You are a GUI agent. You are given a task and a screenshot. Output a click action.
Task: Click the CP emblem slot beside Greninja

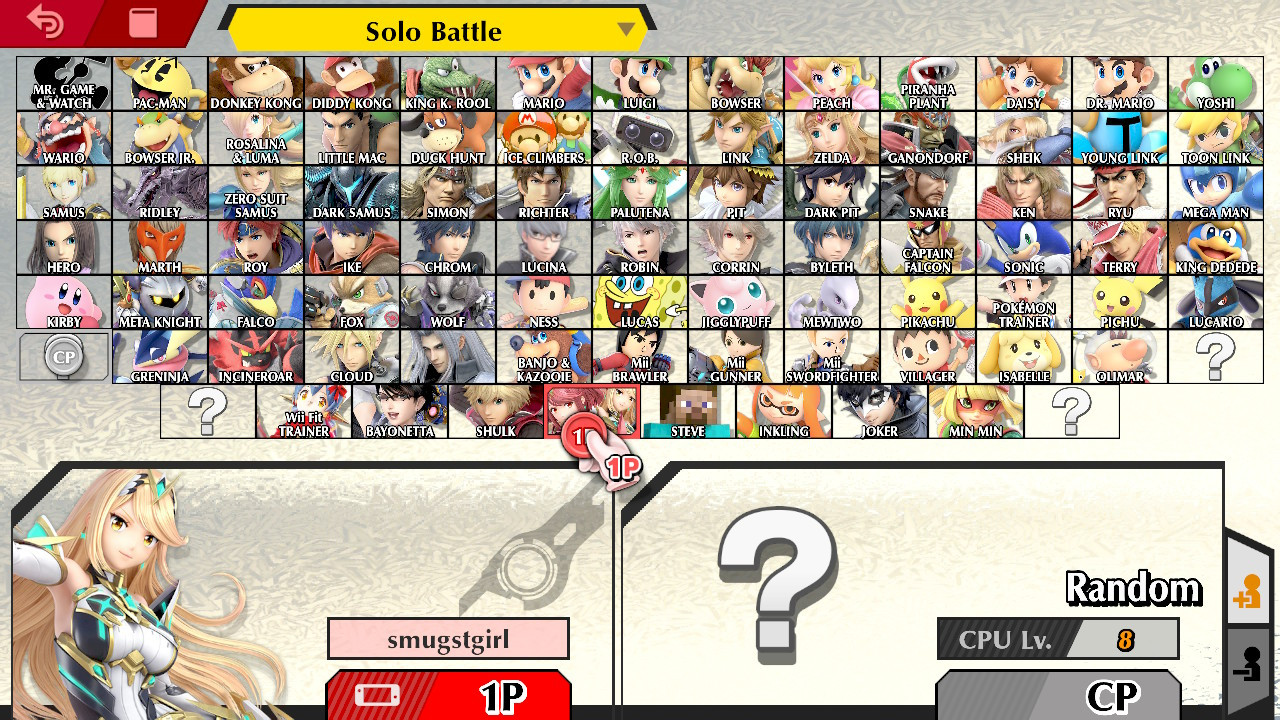[x=63, y=356]
